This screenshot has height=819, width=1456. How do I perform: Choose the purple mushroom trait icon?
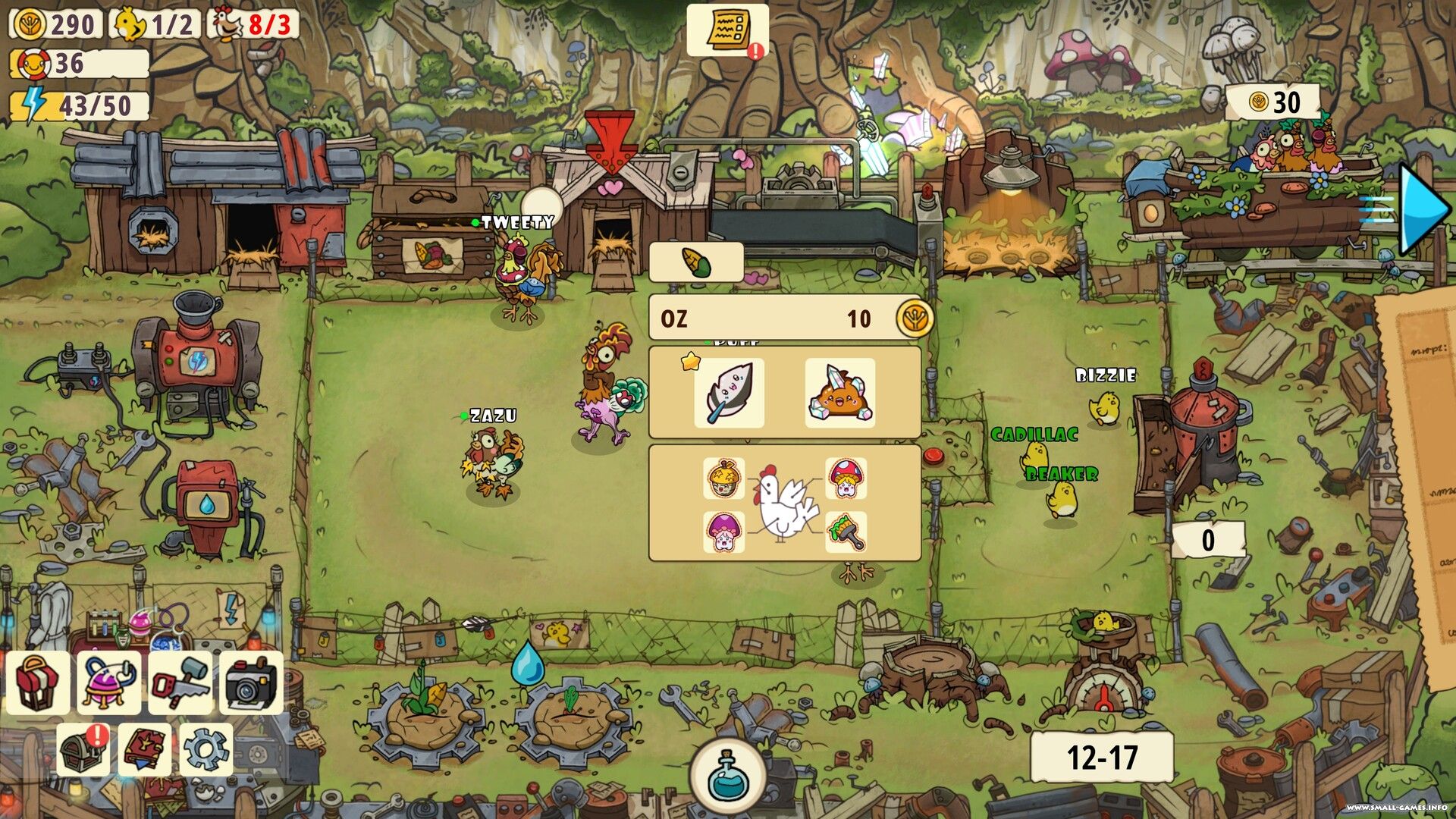point(723,532)
